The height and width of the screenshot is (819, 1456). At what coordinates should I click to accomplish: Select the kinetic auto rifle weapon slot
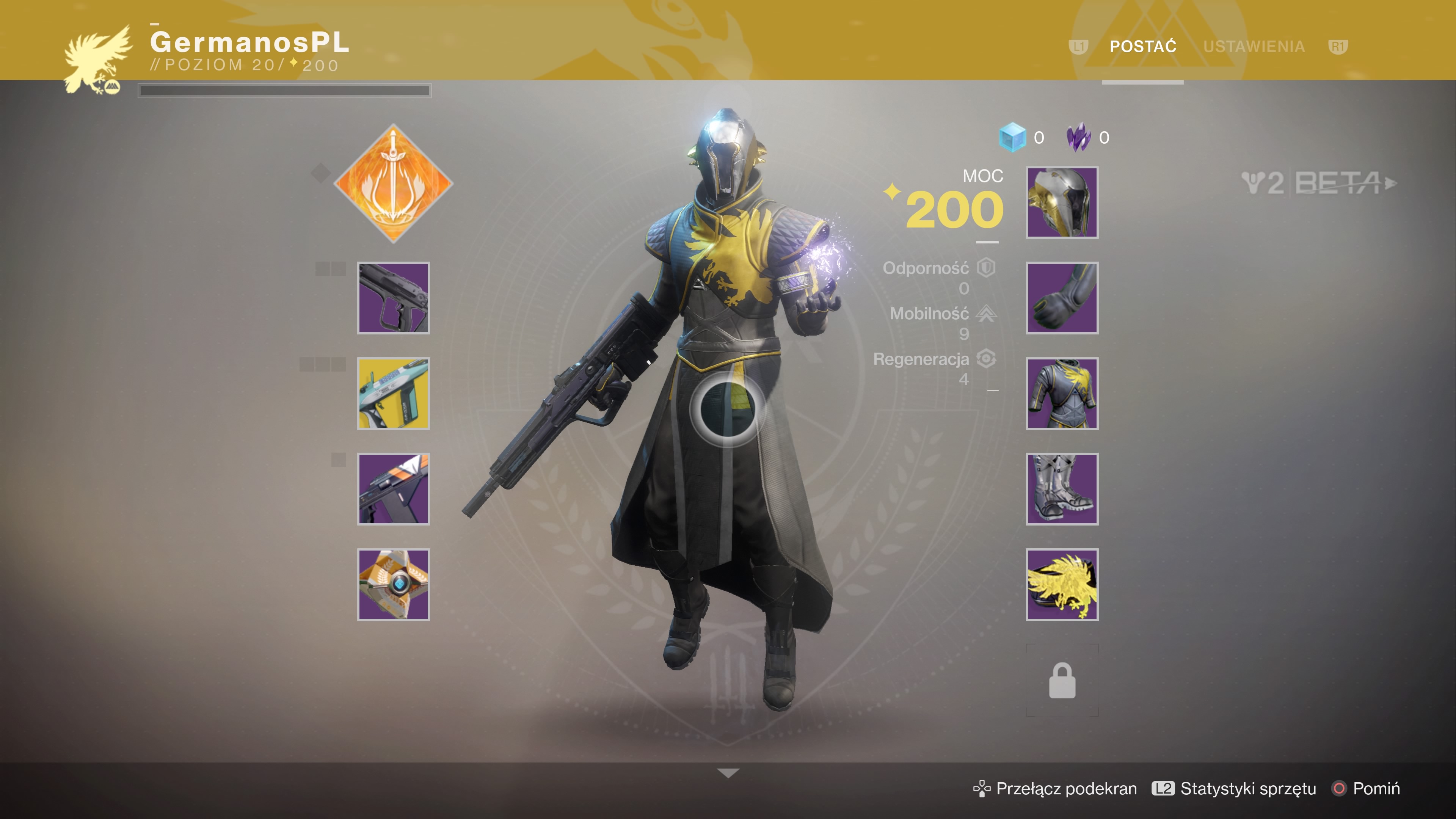pos(394,298)
